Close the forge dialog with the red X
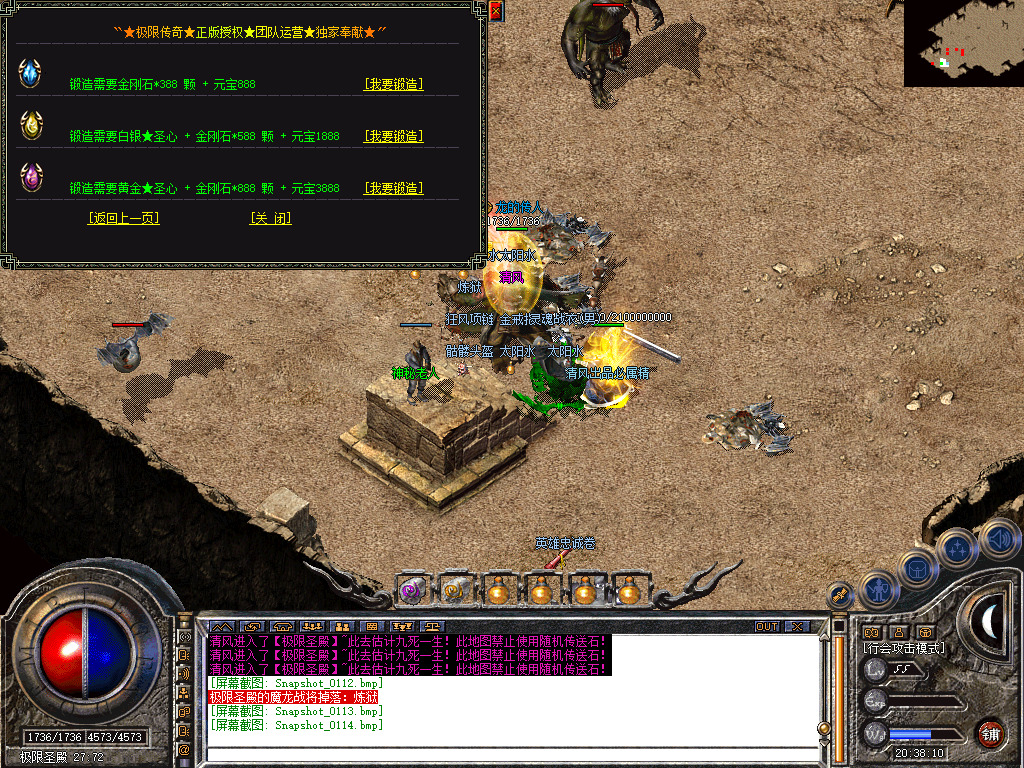 coord(496,11)
